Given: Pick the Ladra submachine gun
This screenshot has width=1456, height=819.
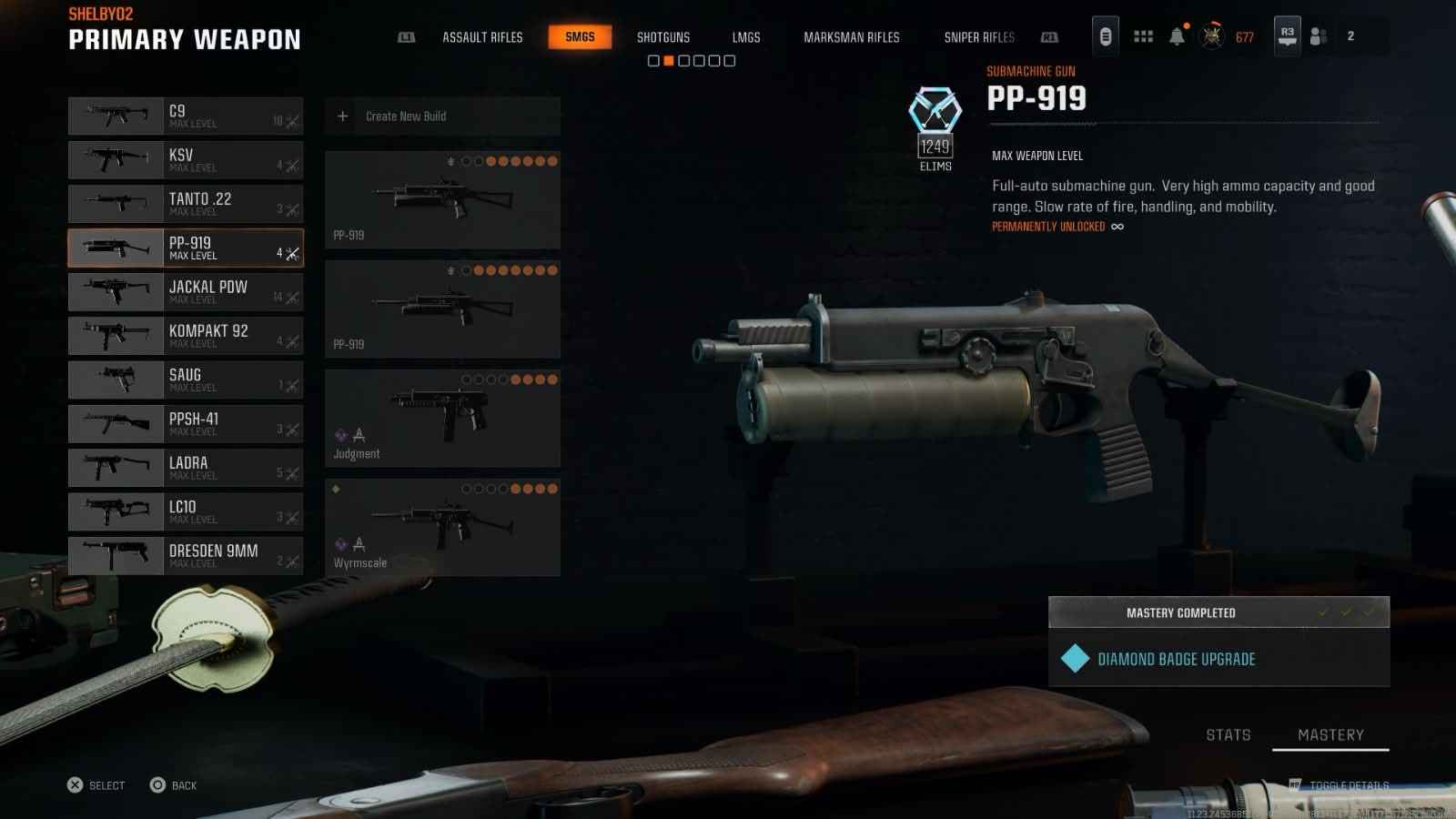Looking at the screenshot, I should 186,468.
